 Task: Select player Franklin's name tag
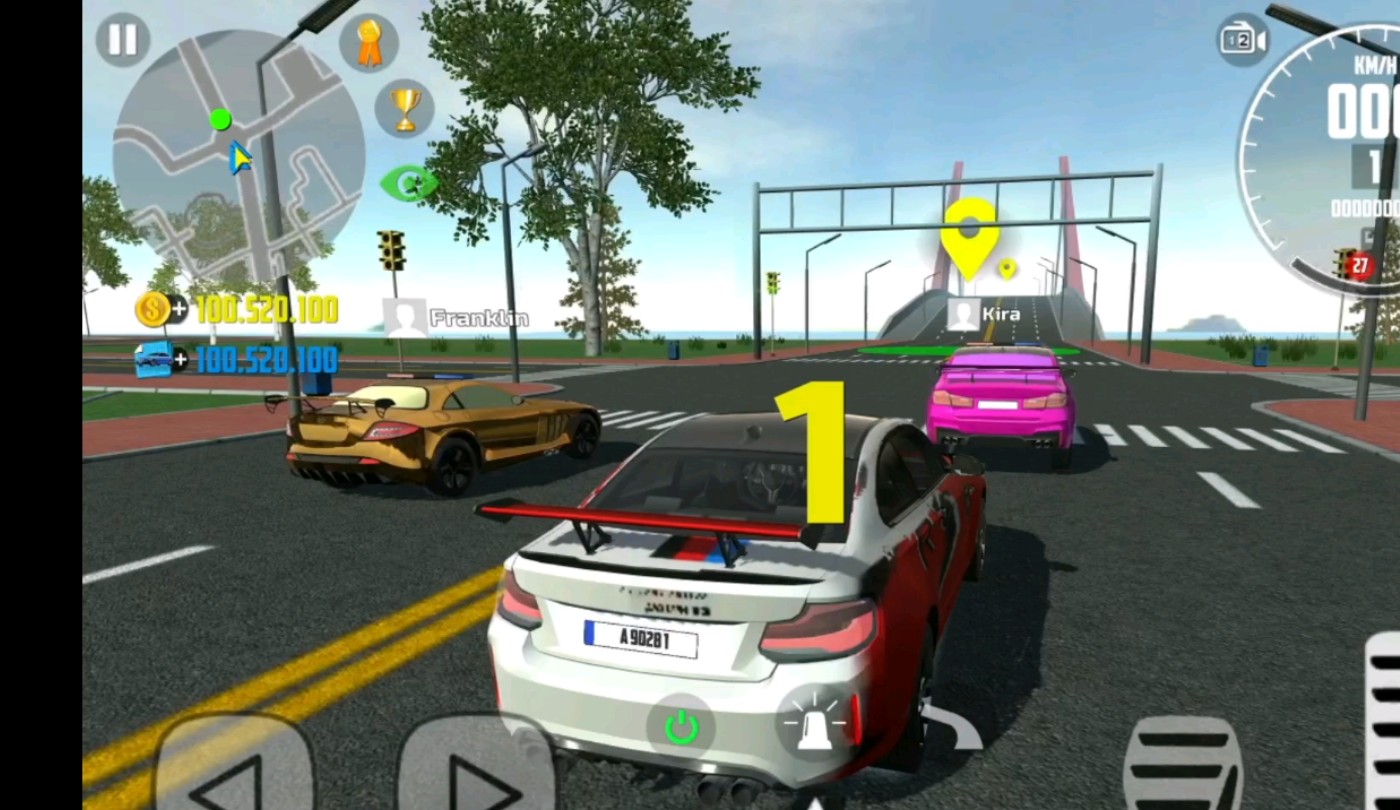tap(457, 318)
